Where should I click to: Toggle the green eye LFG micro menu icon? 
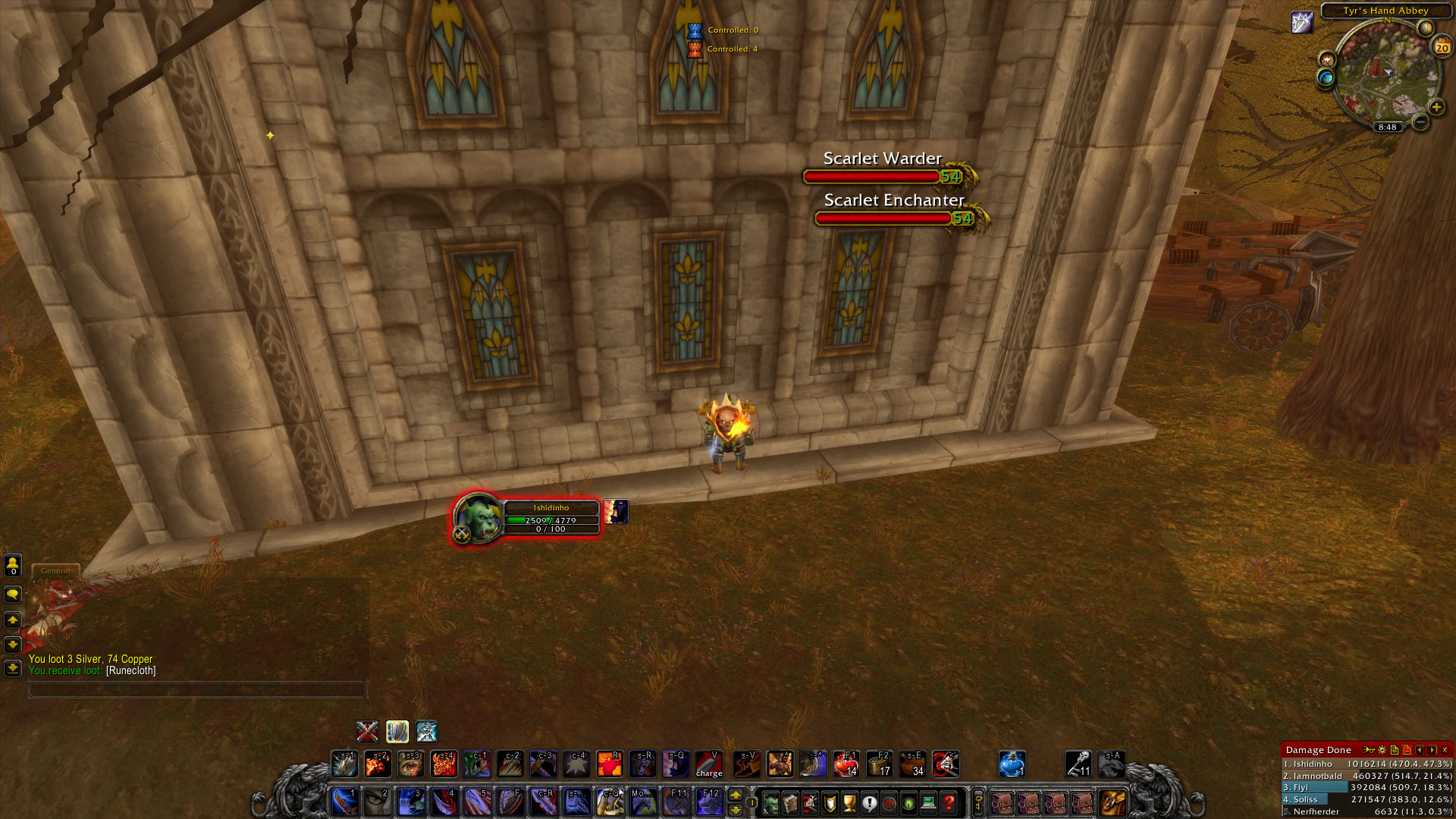(909, 804)
